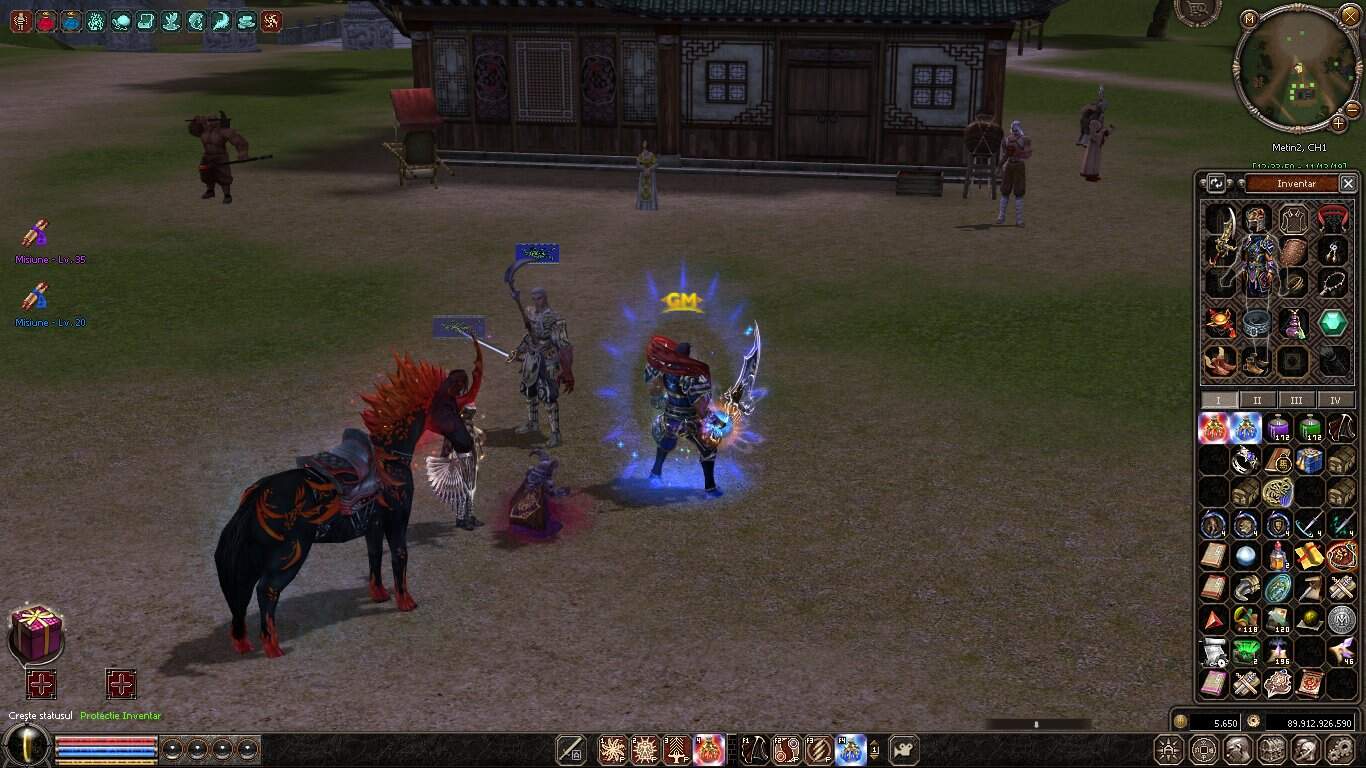Screen dimensions: 1366x768
Task: Open the treasure chest inventory button
Action: pyautogui.click(x=1272, y=749)
